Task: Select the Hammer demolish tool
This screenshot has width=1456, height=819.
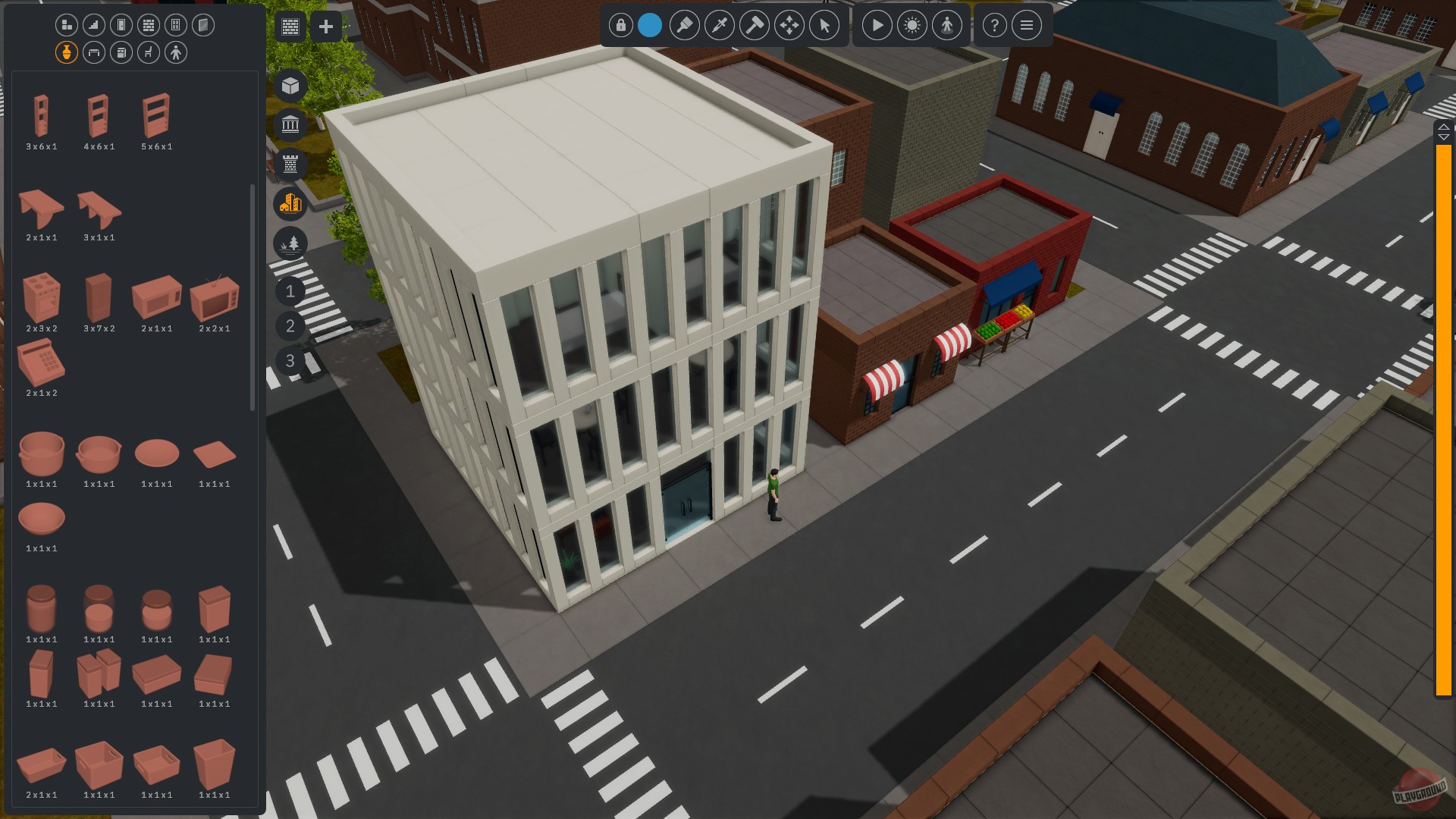Action: click(755, 25)
